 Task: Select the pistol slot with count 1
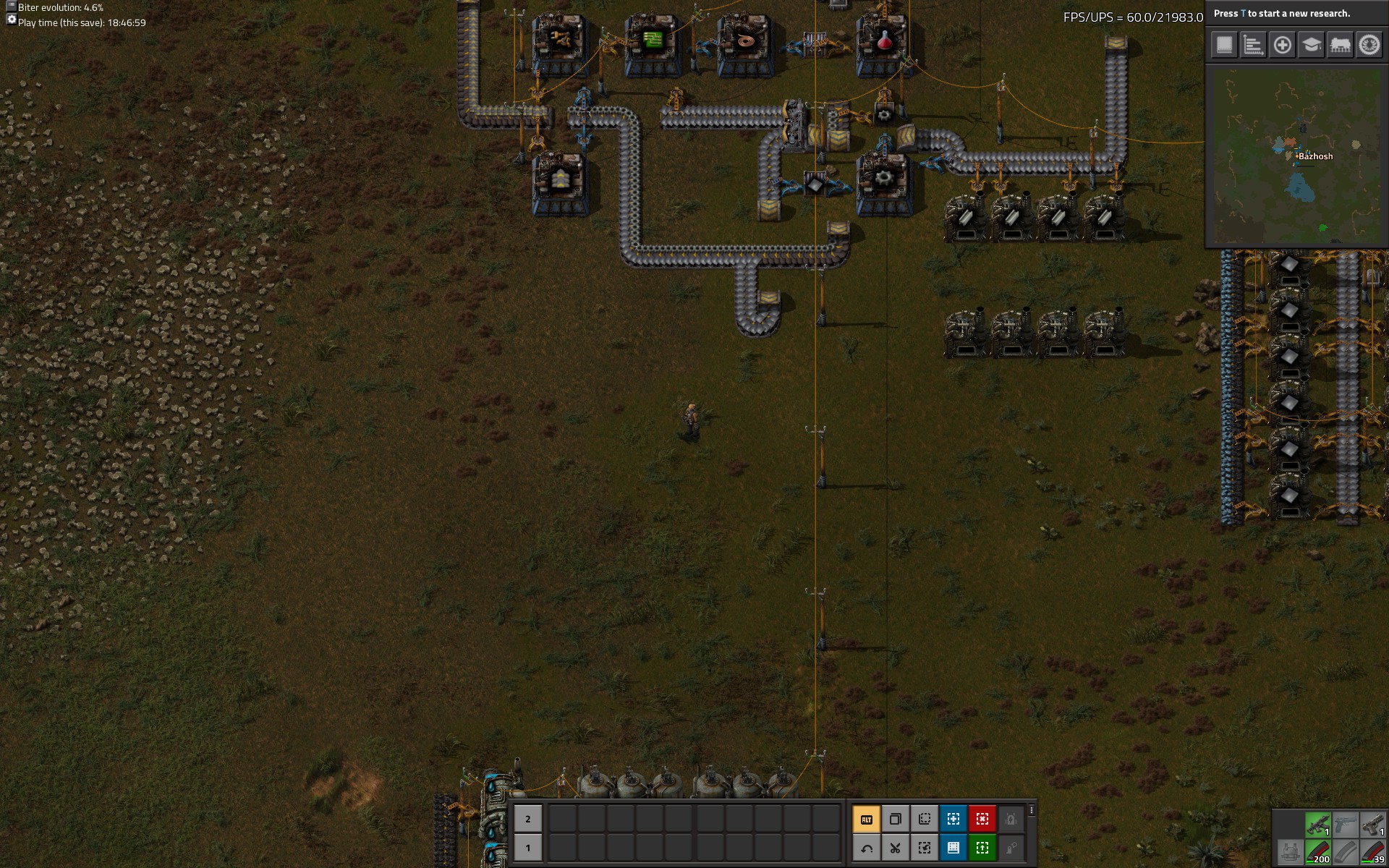[1372, 824]
